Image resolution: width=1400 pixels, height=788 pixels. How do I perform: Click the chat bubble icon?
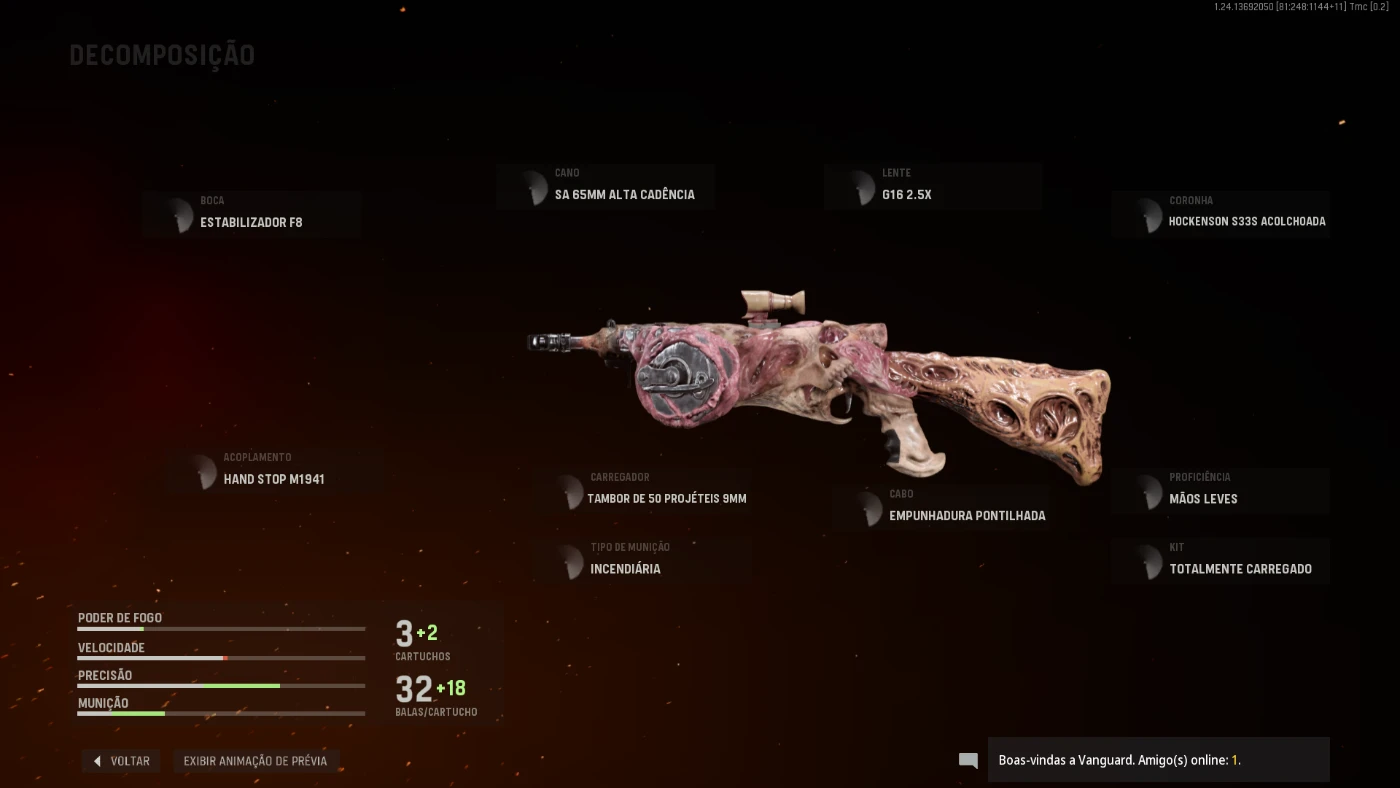coord(967,760)
